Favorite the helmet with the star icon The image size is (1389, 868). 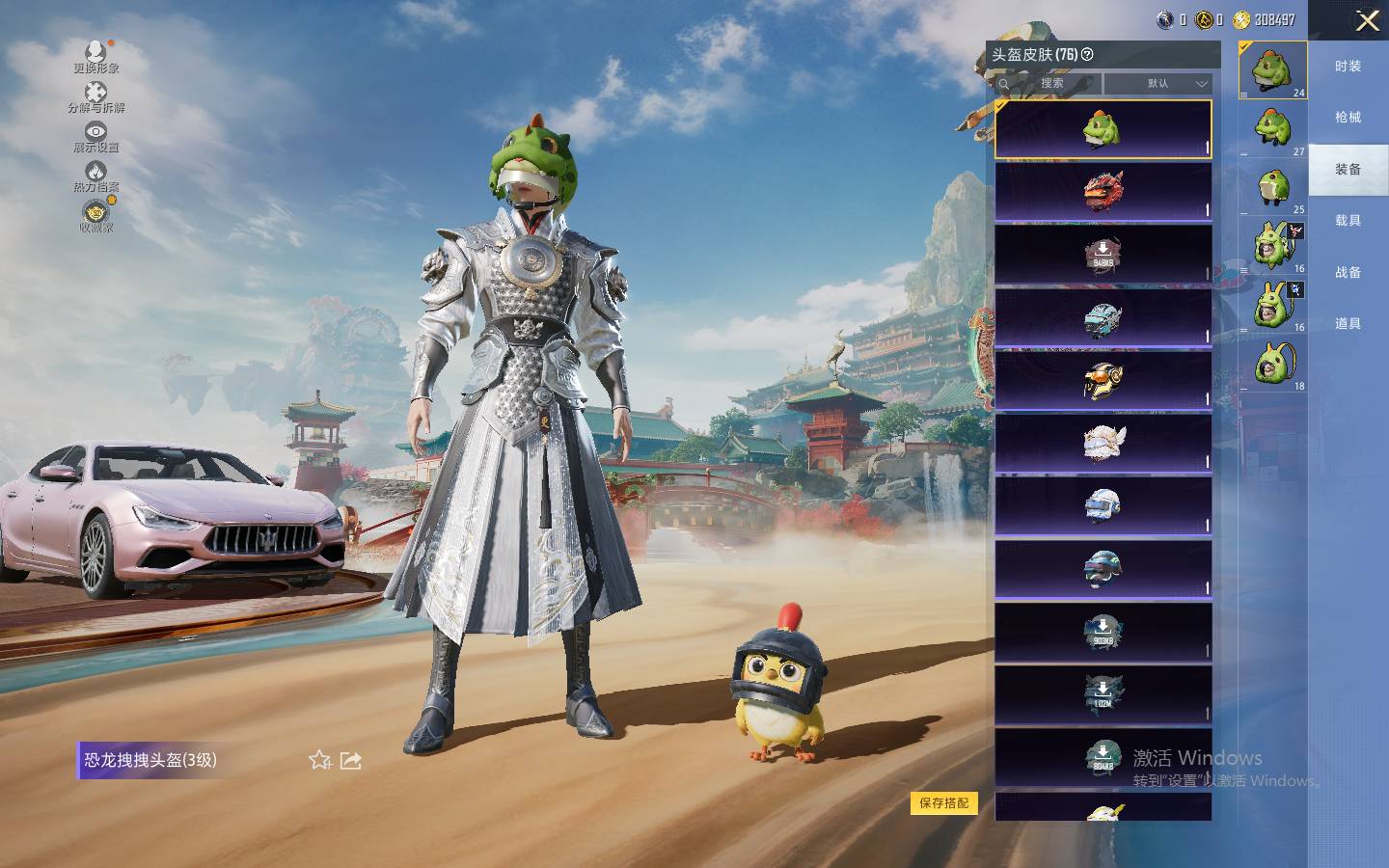(x=320, y=760)
